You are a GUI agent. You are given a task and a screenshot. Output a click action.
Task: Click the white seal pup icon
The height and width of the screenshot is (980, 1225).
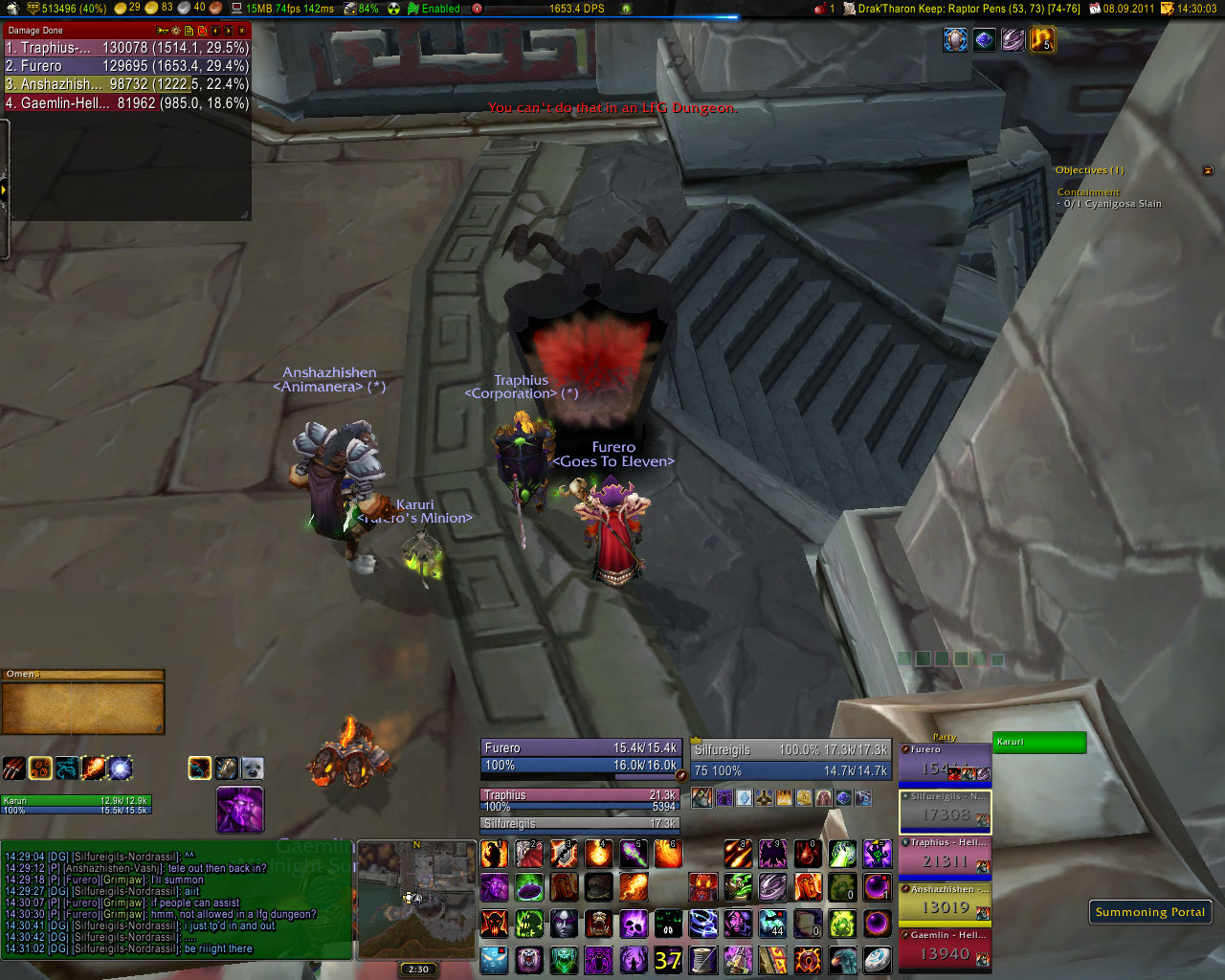252,768
